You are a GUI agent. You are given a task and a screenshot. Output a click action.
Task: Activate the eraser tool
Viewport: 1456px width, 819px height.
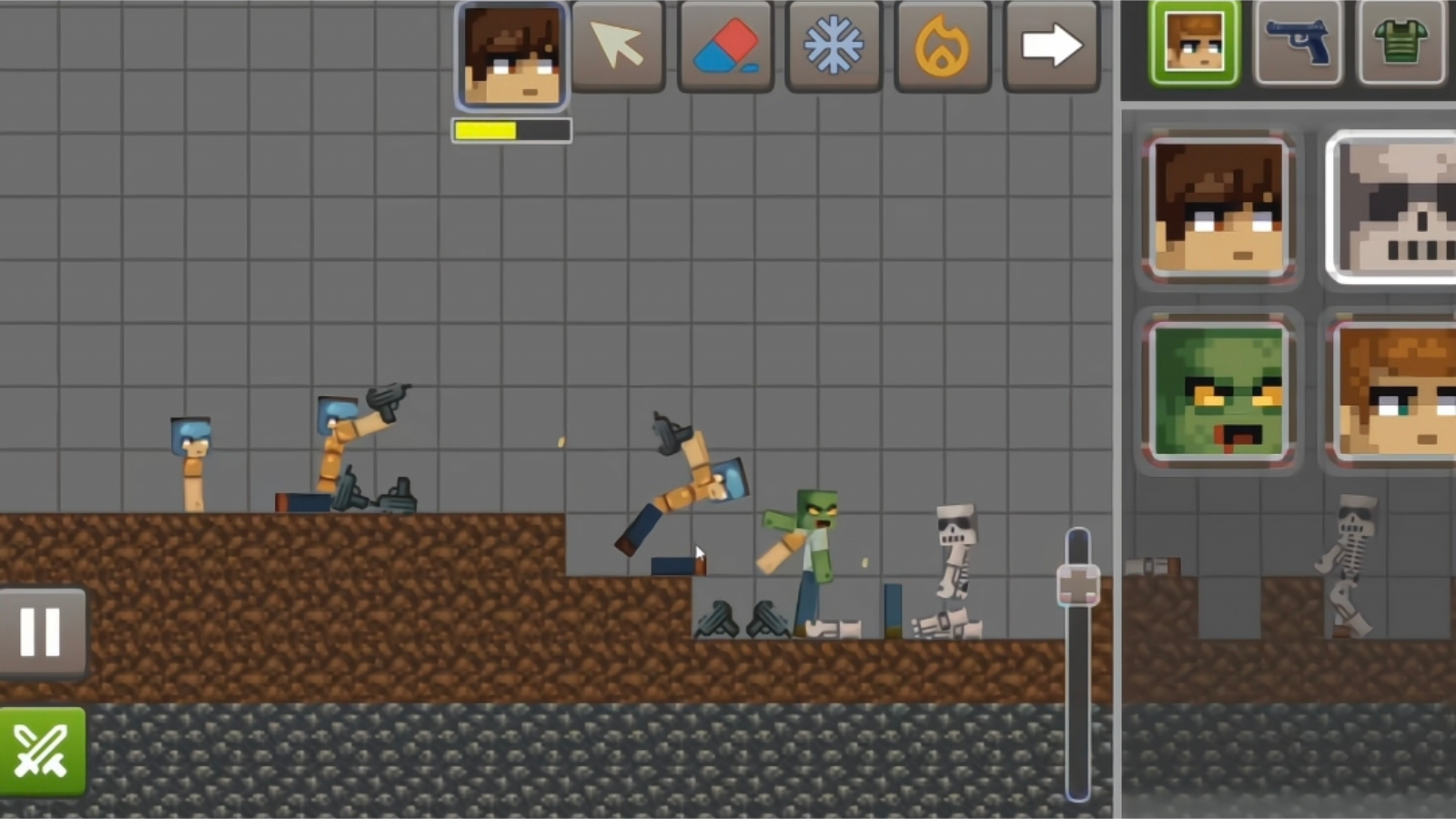(725, 47)
